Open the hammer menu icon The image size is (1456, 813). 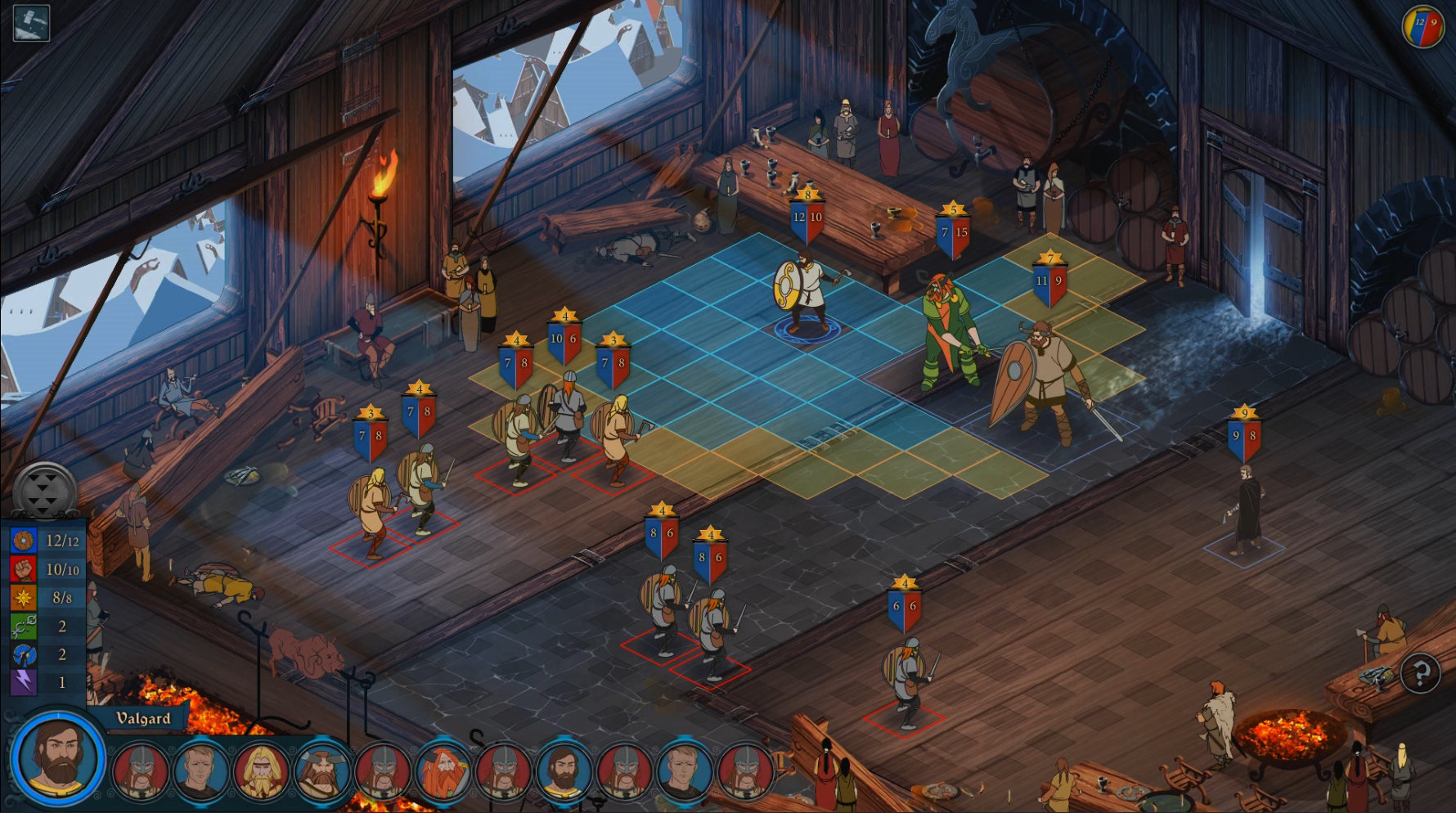click(31, 22)
